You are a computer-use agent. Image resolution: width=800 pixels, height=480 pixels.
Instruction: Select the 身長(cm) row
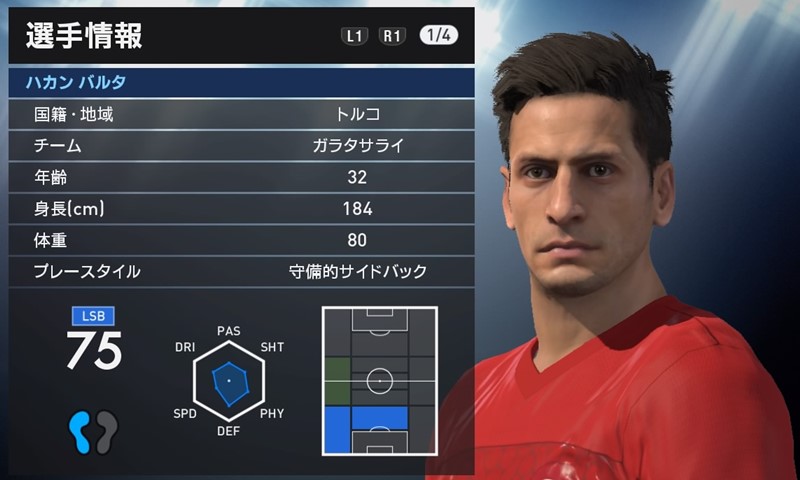coord(240,208)
